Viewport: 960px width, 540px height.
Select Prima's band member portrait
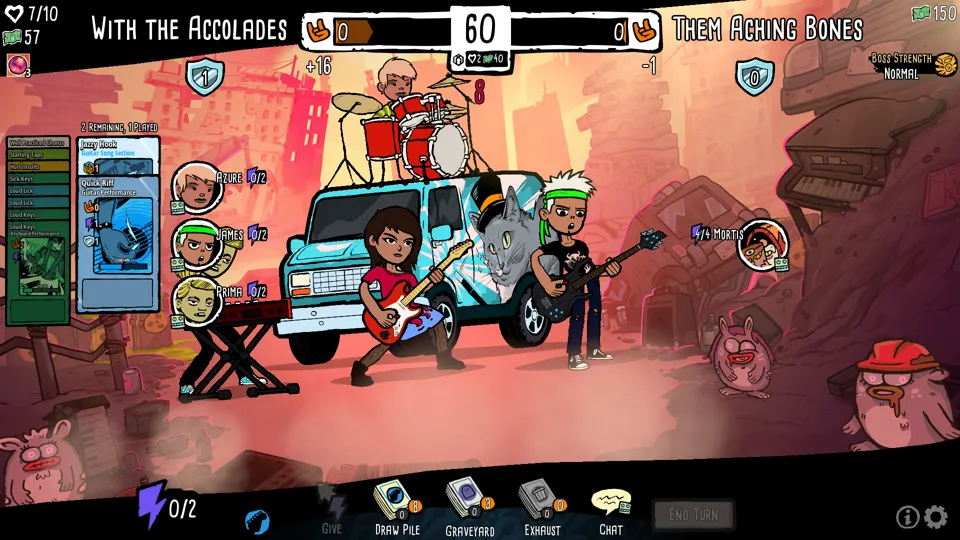click(x=197, y=300)
